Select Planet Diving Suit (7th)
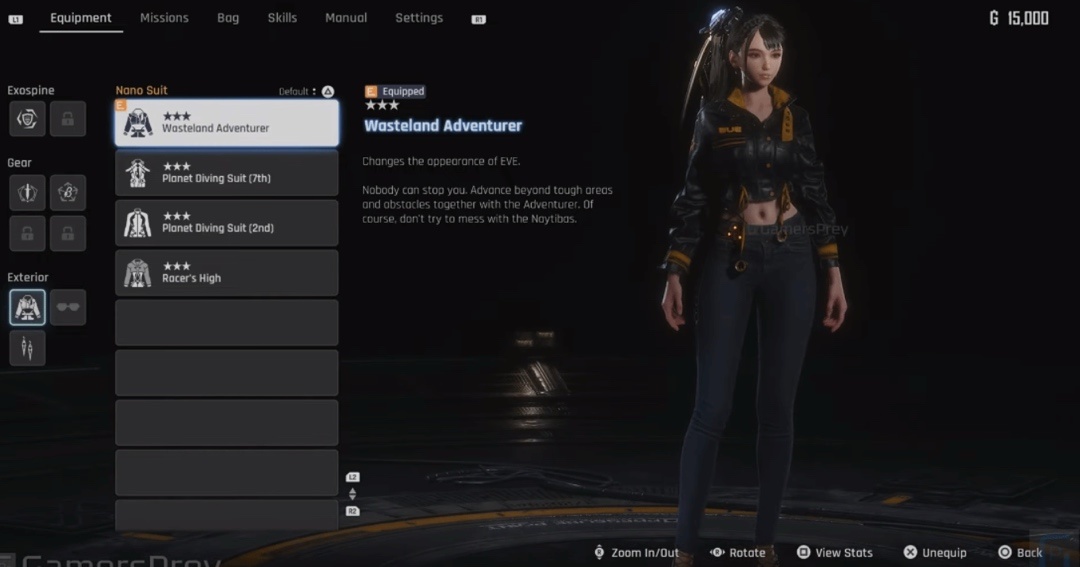 (227, 173)
